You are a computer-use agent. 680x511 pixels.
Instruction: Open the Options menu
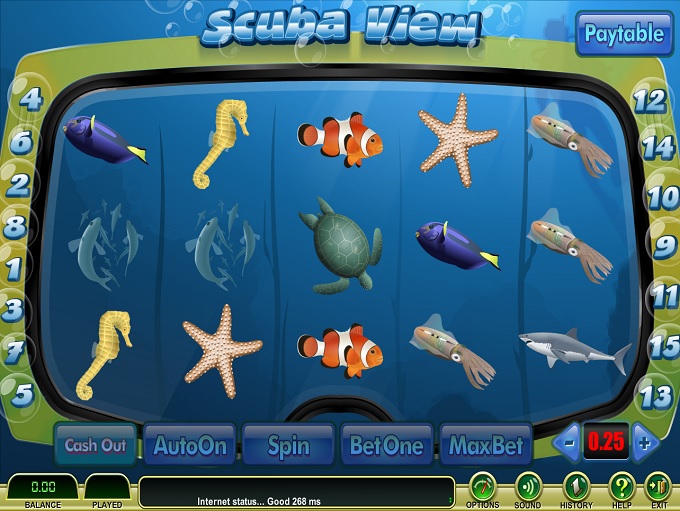tap(483, 487)
